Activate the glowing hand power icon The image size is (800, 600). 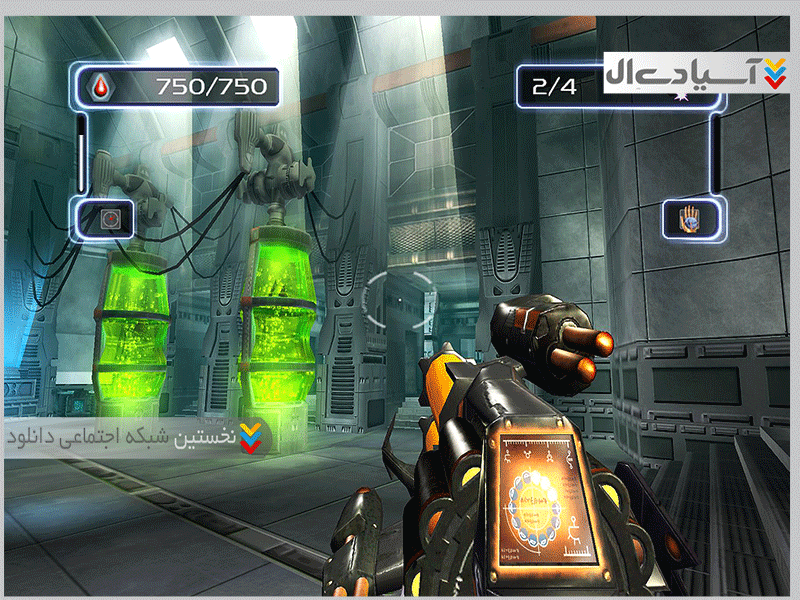(x=691, y=218)
